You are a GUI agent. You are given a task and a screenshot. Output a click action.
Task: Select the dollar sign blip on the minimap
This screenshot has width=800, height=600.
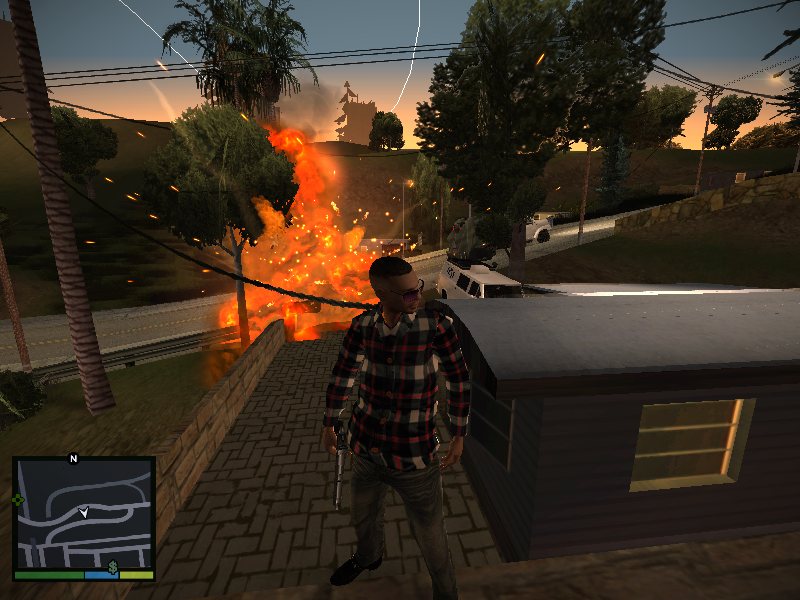click(x=114, y=567)
